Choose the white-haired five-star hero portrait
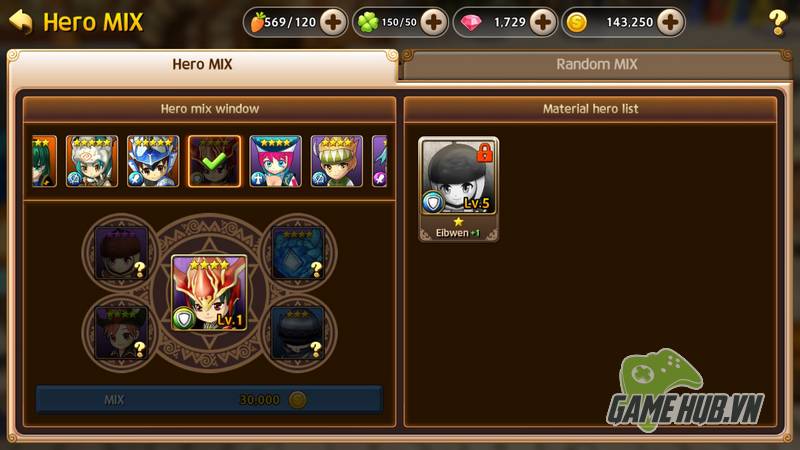This screenshot has height=450, width=800. 92,161
